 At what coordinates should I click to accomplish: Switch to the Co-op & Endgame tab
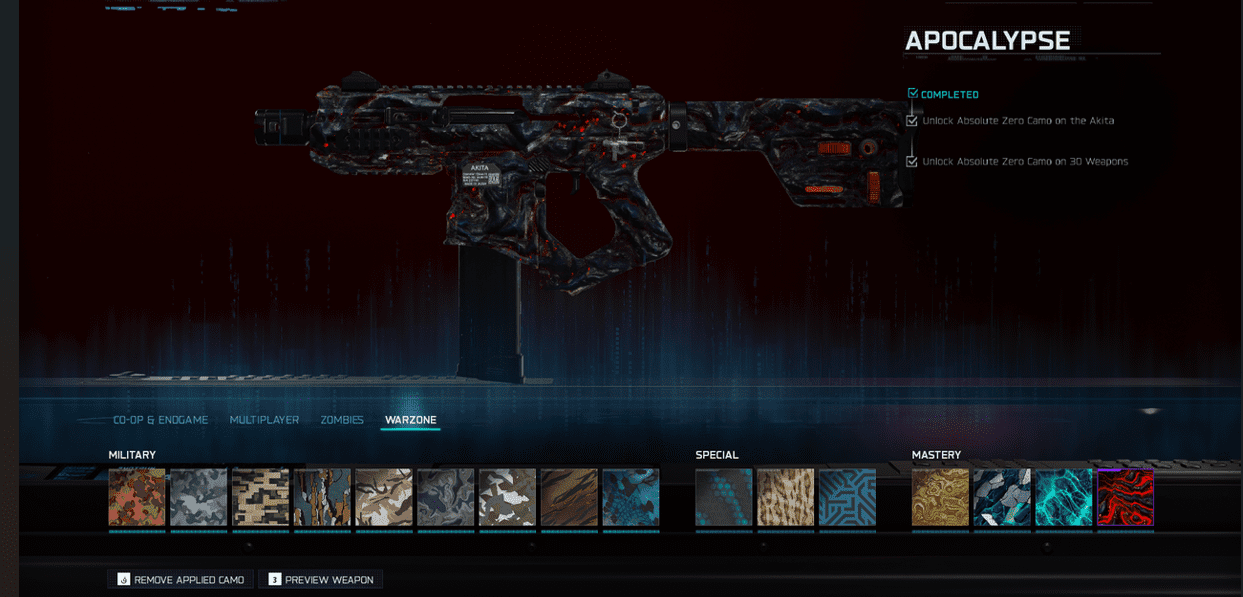pos(160,420)
